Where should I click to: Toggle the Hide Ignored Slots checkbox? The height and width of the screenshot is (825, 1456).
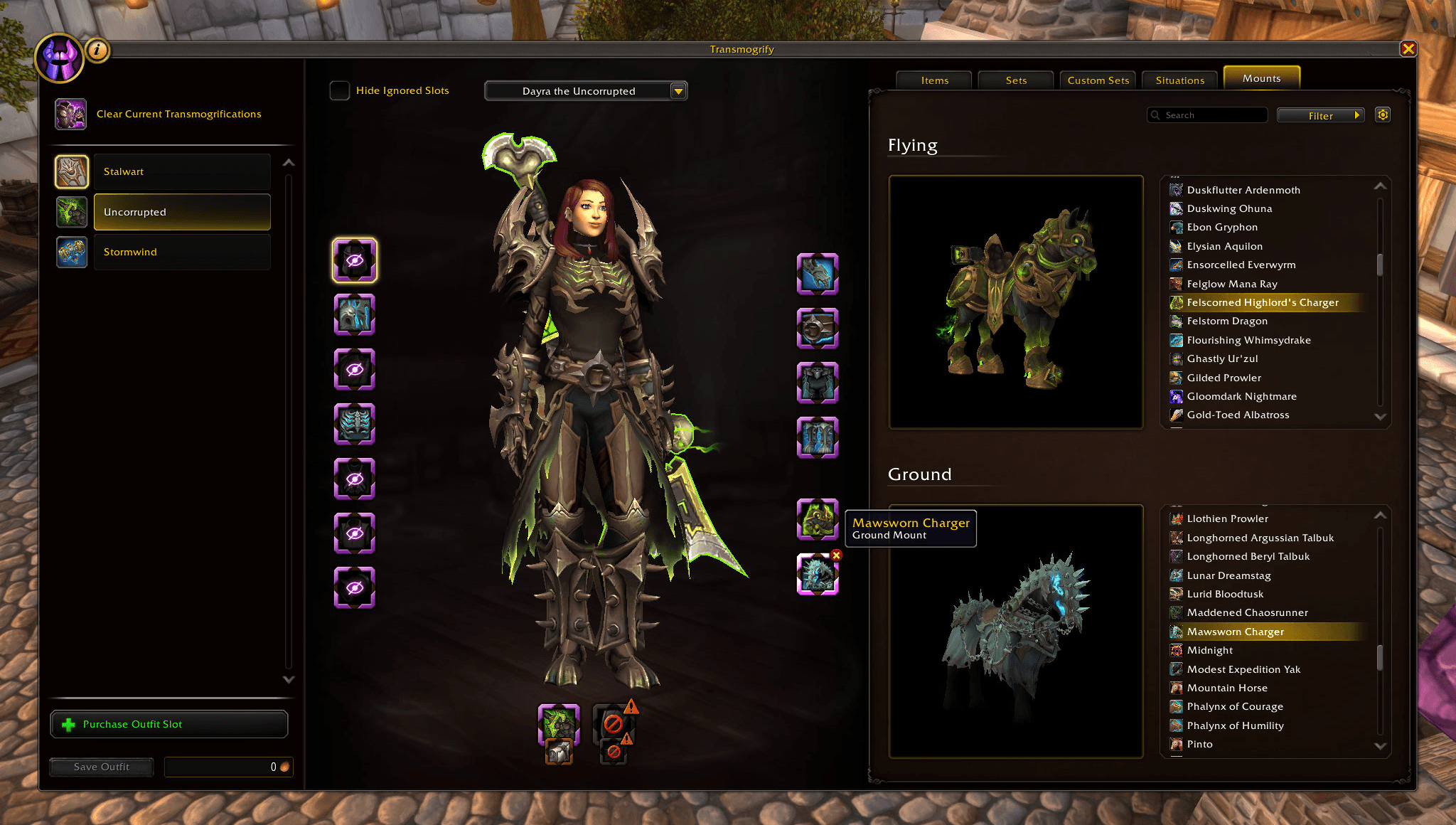pyautogui.click(x=340, y=90)
